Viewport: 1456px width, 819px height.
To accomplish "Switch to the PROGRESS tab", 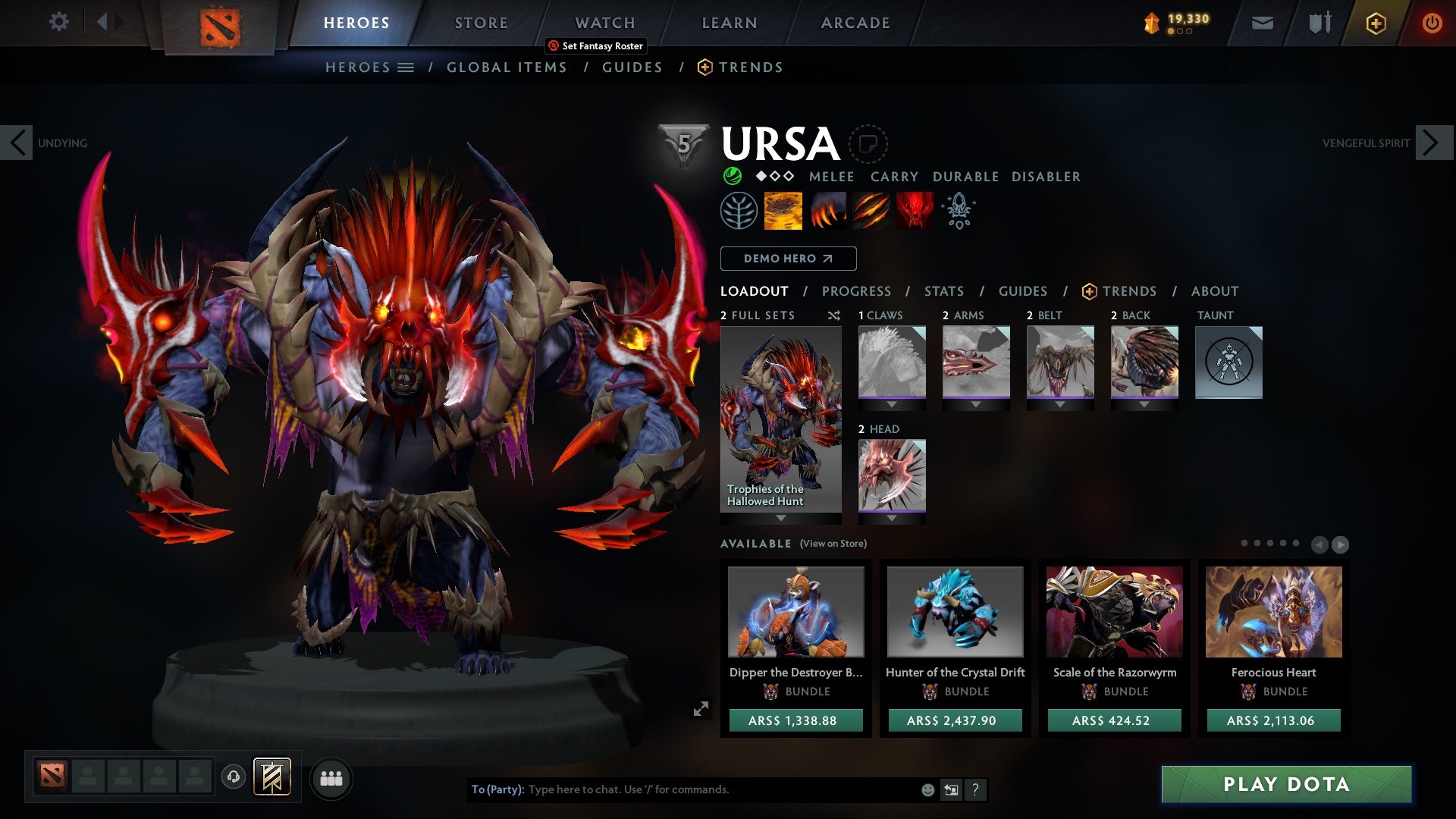I will coord(856,290).
